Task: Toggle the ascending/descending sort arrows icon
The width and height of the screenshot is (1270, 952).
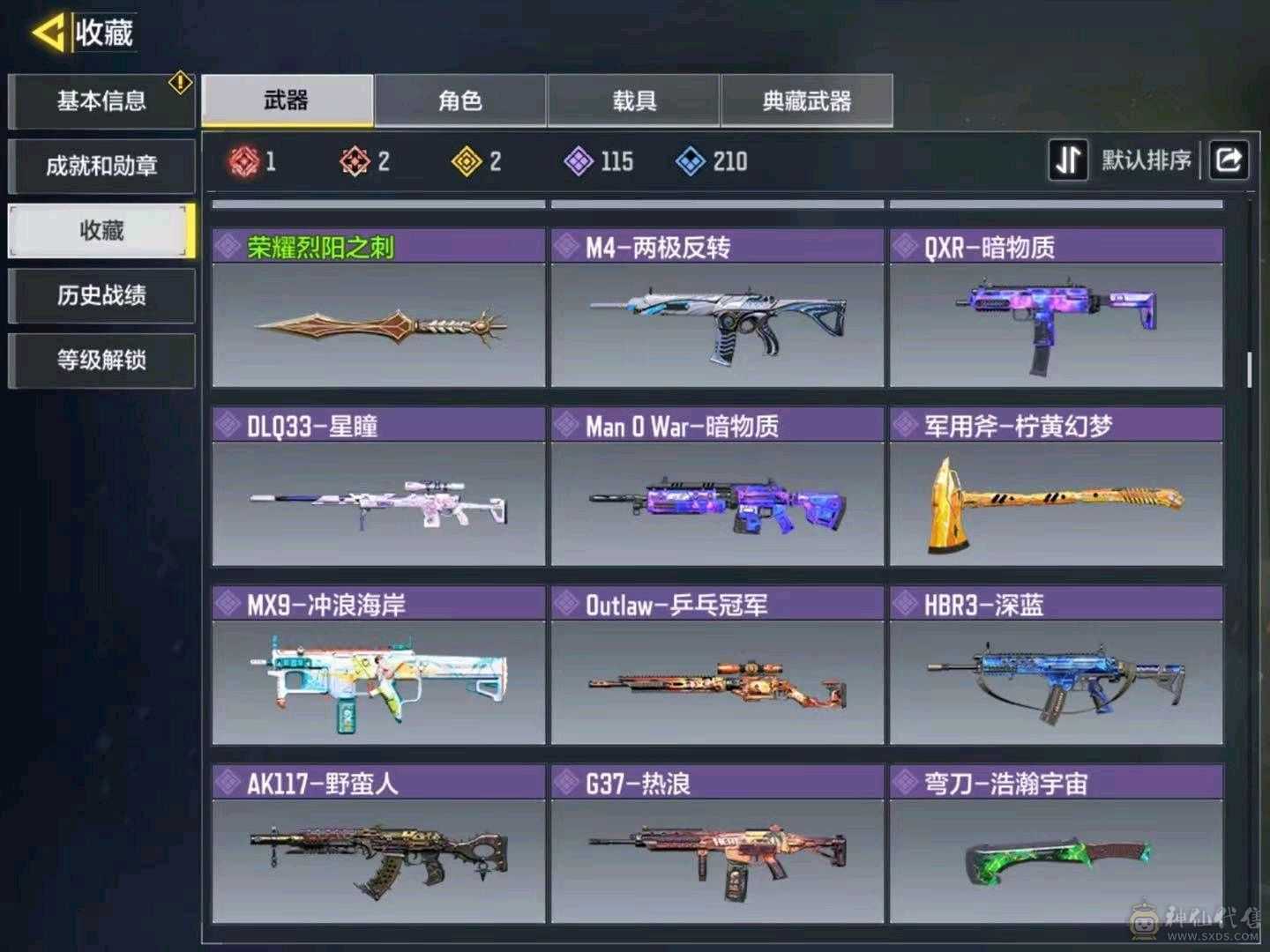Action: tap(1068, 160)
